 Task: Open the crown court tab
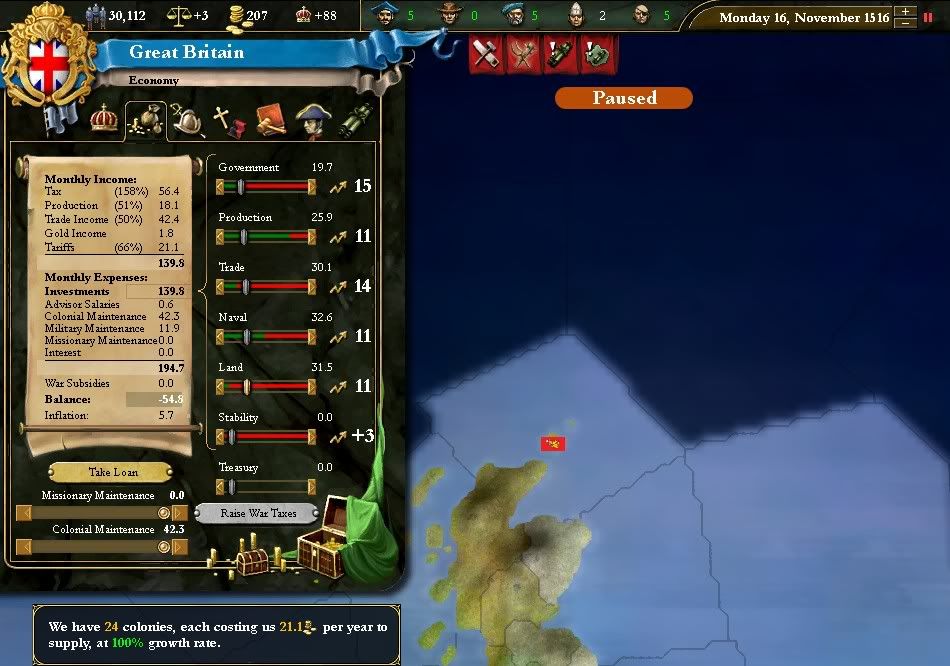(x=104, y=120)
